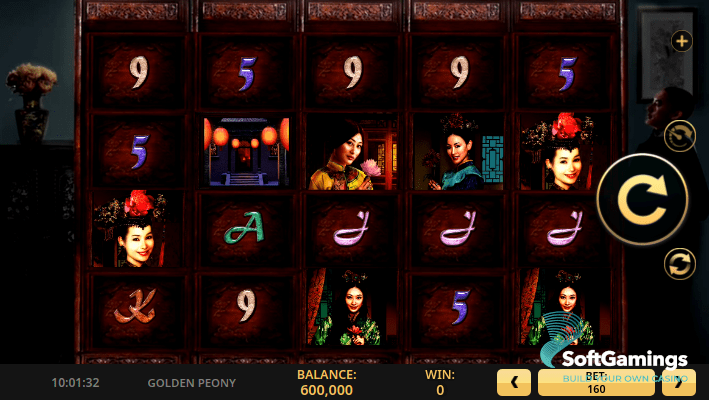Viewport: 709px width, 400px height.
Task: Click the small single-arrow button above spin
Action: pyautogui.click(x=680, y=136)
